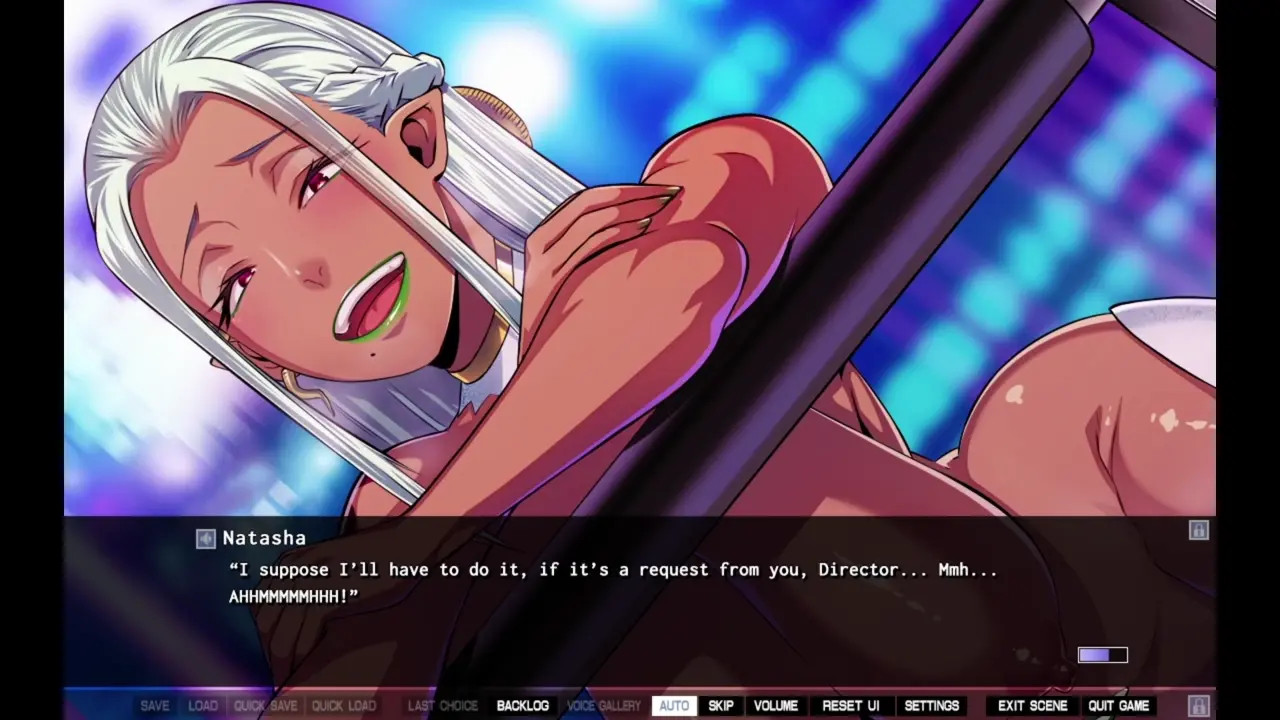Viewport: 1280px width, 720px height.
Task: Toggle the lock icon on the bottom menu bar
Action: tap(1198, 706)
